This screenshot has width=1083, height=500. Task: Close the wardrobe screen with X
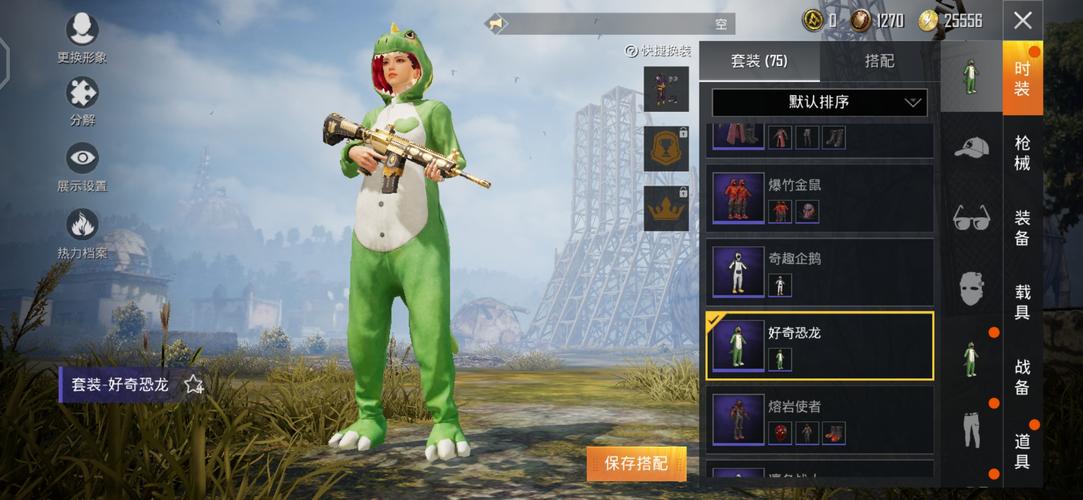click(1022, 20)
